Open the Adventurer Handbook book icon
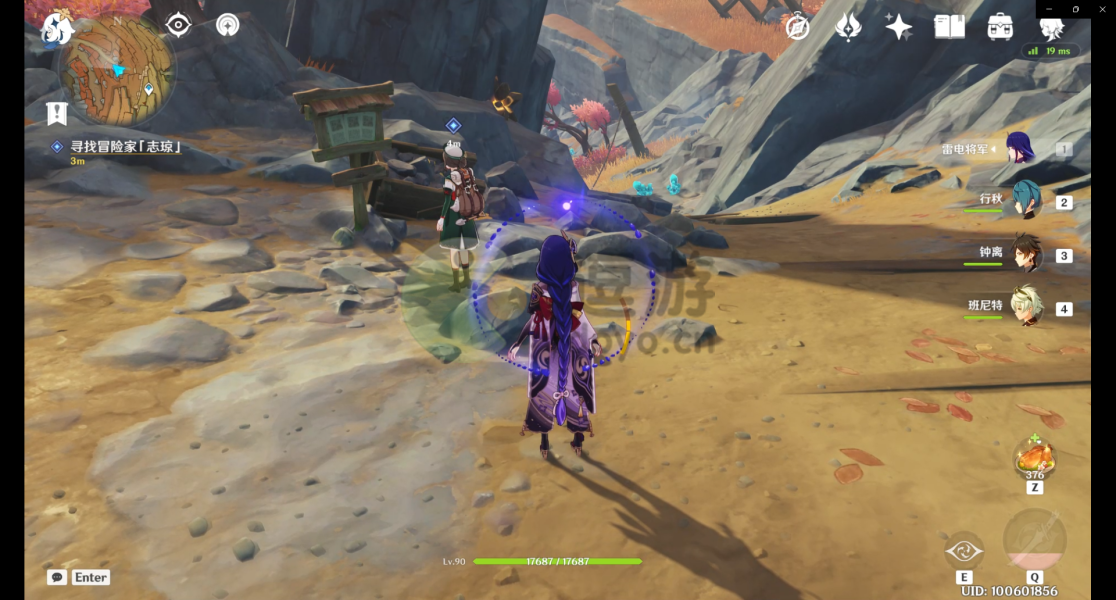This screenshot has width=1116, height=600. [x=949, y=27]
